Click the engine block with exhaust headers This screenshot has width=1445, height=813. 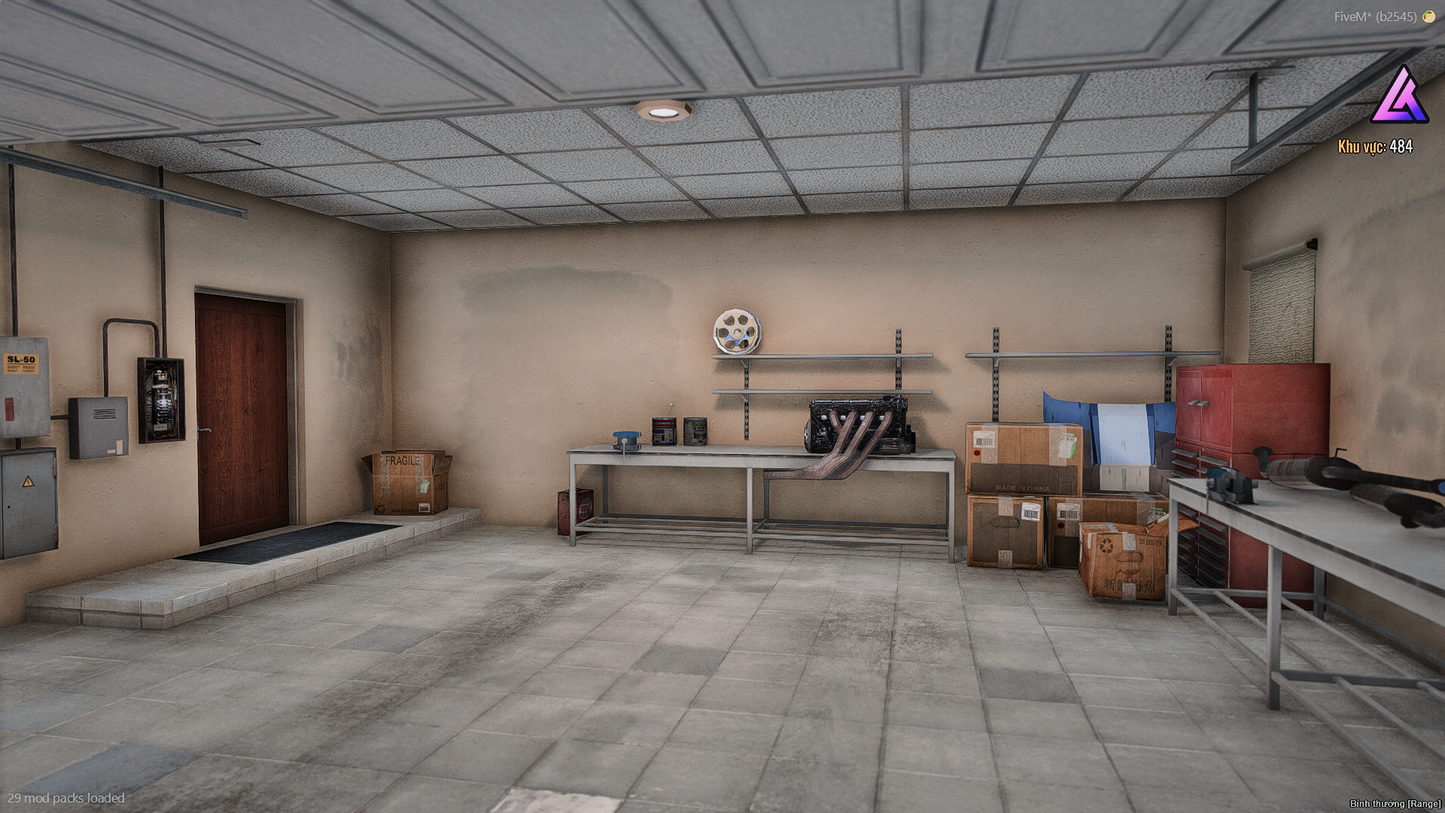855,425
